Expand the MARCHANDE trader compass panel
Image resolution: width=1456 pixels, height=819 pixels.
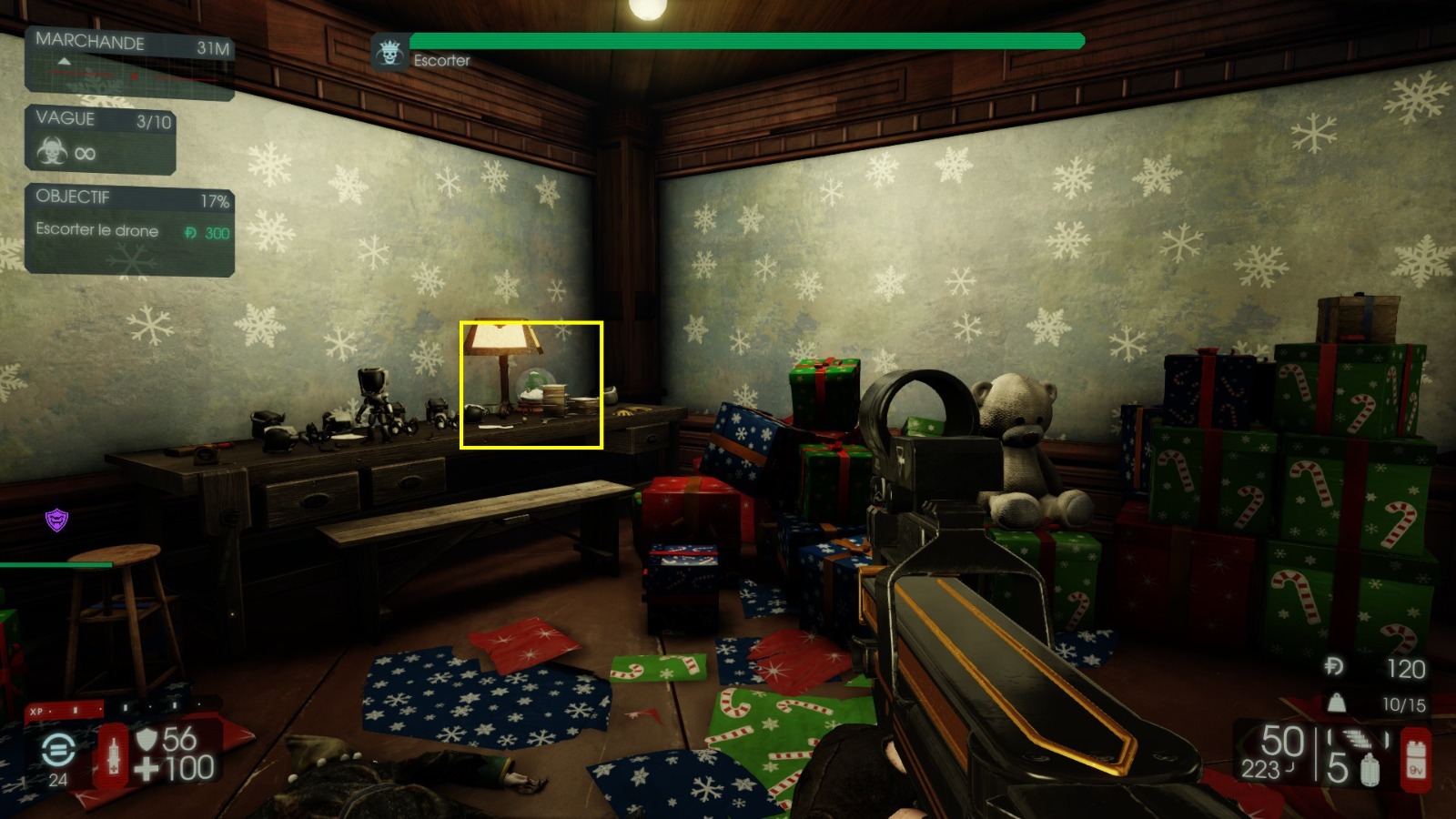89,43
